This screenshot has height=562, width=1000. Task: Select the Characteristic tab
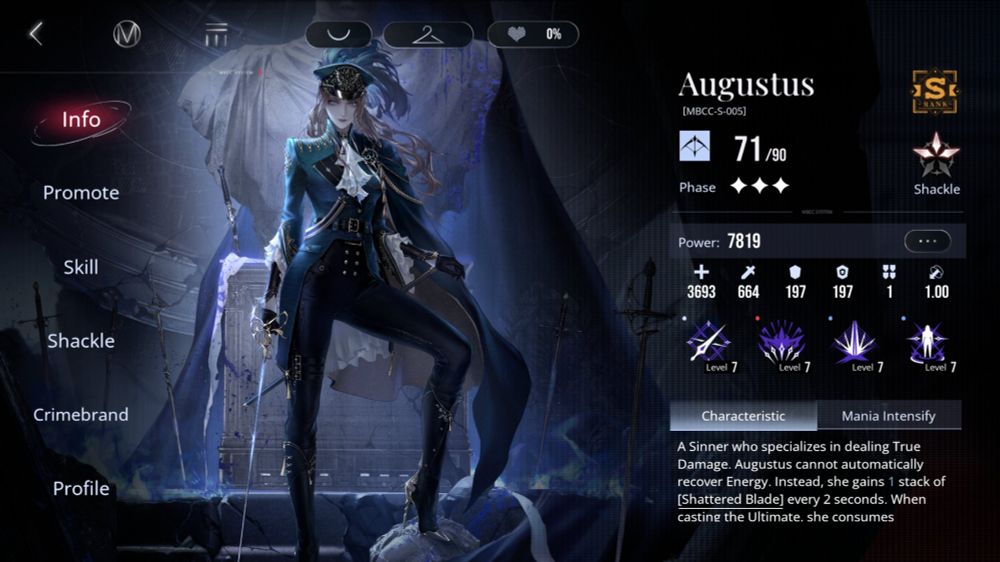click(743, 416)
